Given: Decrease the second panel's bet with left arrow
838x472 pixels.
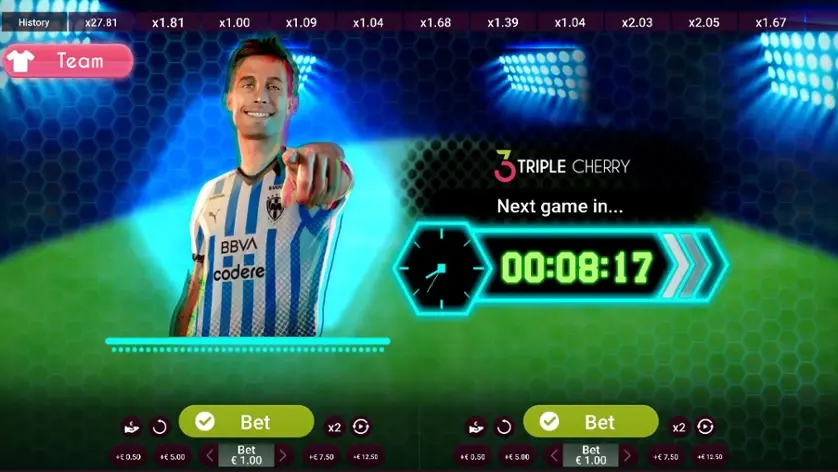Looking at the screenshot, I should [x=554, y=456].
